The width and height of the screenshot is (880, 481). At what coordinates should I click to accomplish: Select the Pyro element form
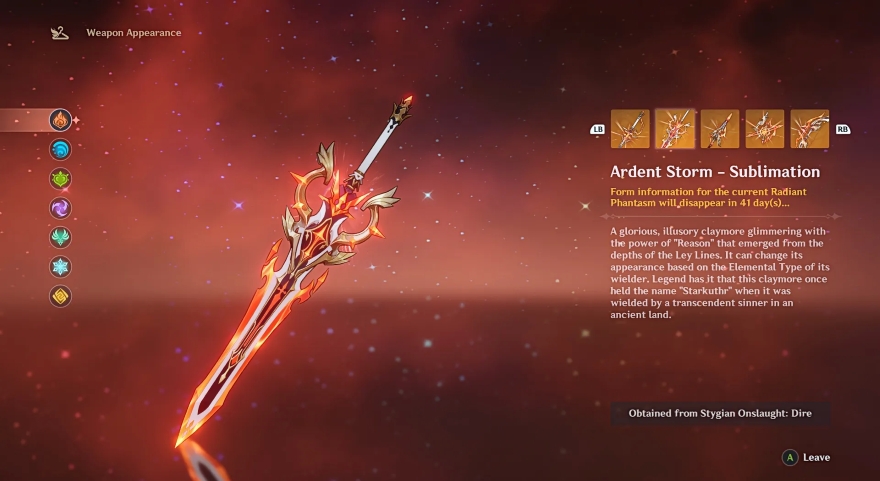(61, 120)
